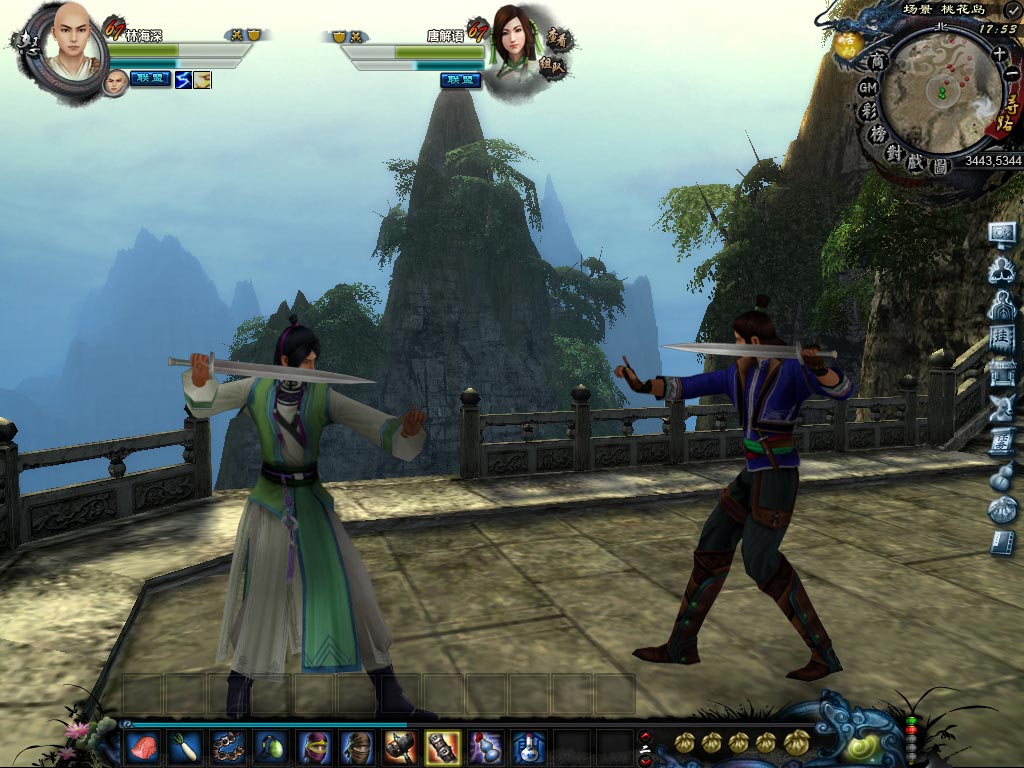Open the 商 shop button beside minimap
Image resolution: width=1024 pixels, height=768 pixels.
[x=877, y=62]
